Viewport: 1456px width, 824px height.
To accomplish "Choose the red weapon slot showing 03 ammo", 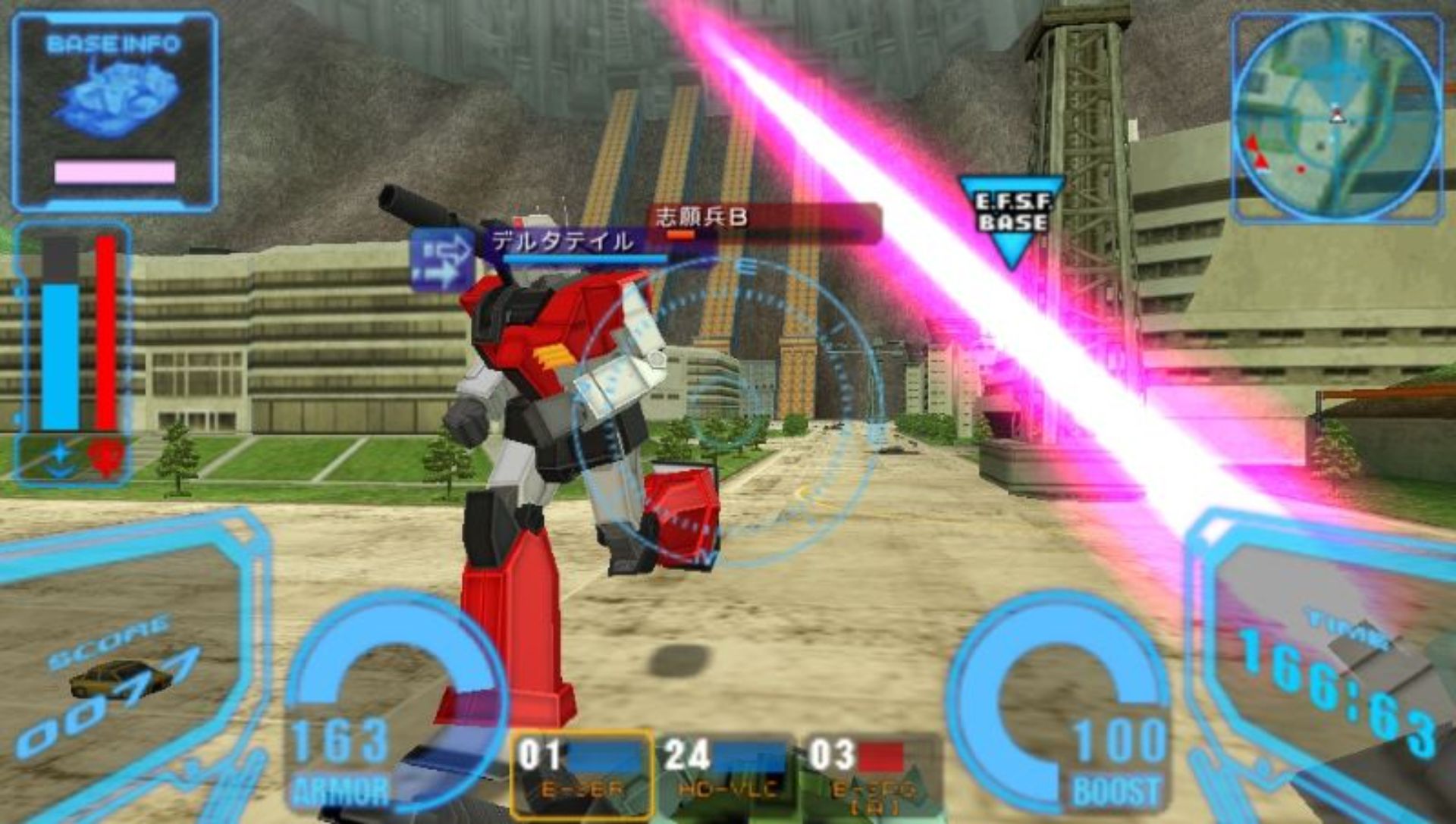I will [868, 772].
